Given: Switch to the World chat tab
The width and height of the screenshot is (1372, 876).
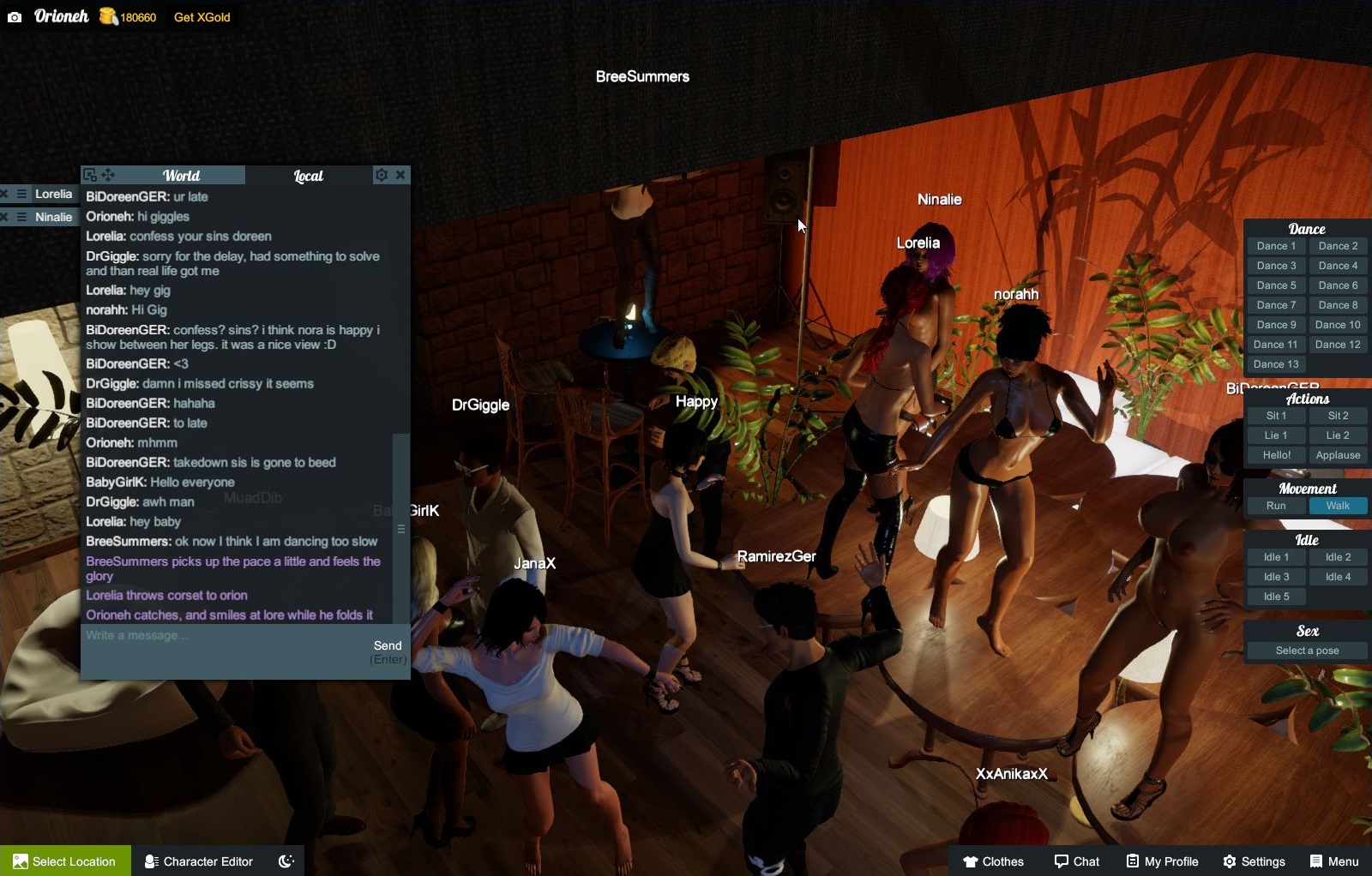Looking at the screenshot, I should [183, 175].
